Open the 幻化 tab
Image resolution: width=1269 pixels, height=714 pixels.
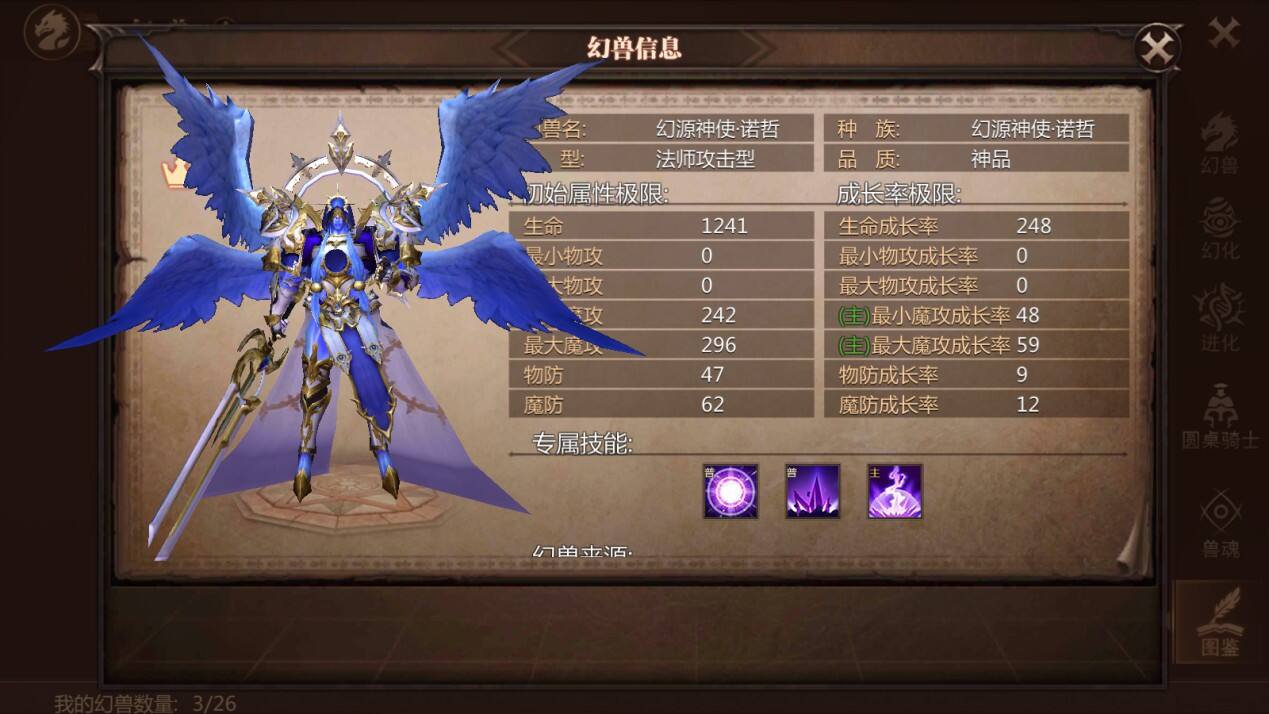(1219, 230)
